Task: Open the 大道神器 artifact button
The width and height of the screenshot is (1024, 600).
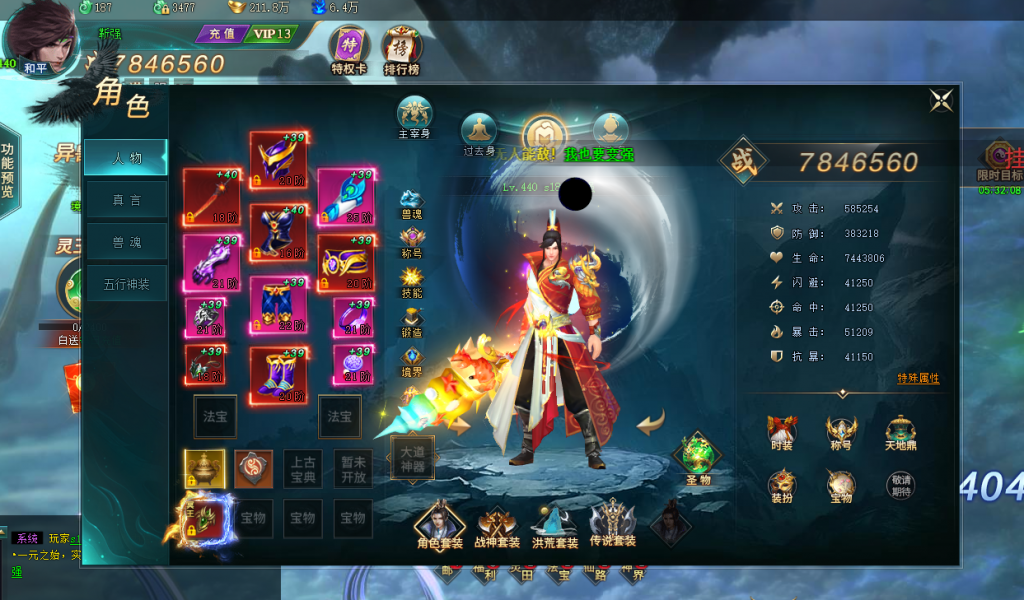Action: point(412,460)
